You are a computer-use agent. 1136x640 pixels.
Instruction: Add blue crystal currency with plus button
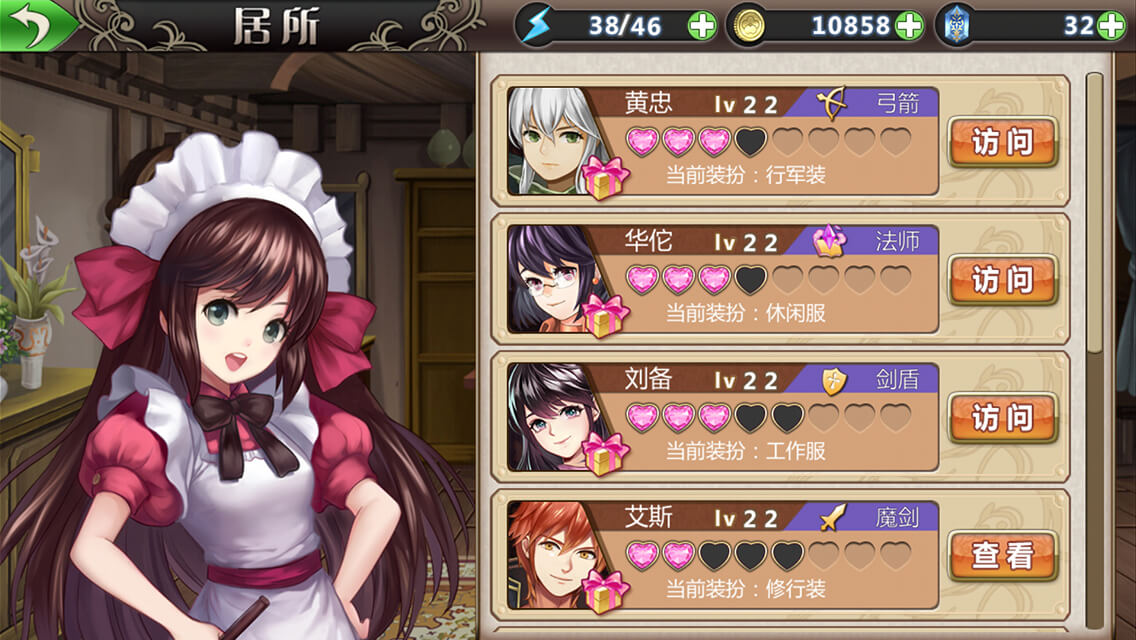pos(1111,26)
